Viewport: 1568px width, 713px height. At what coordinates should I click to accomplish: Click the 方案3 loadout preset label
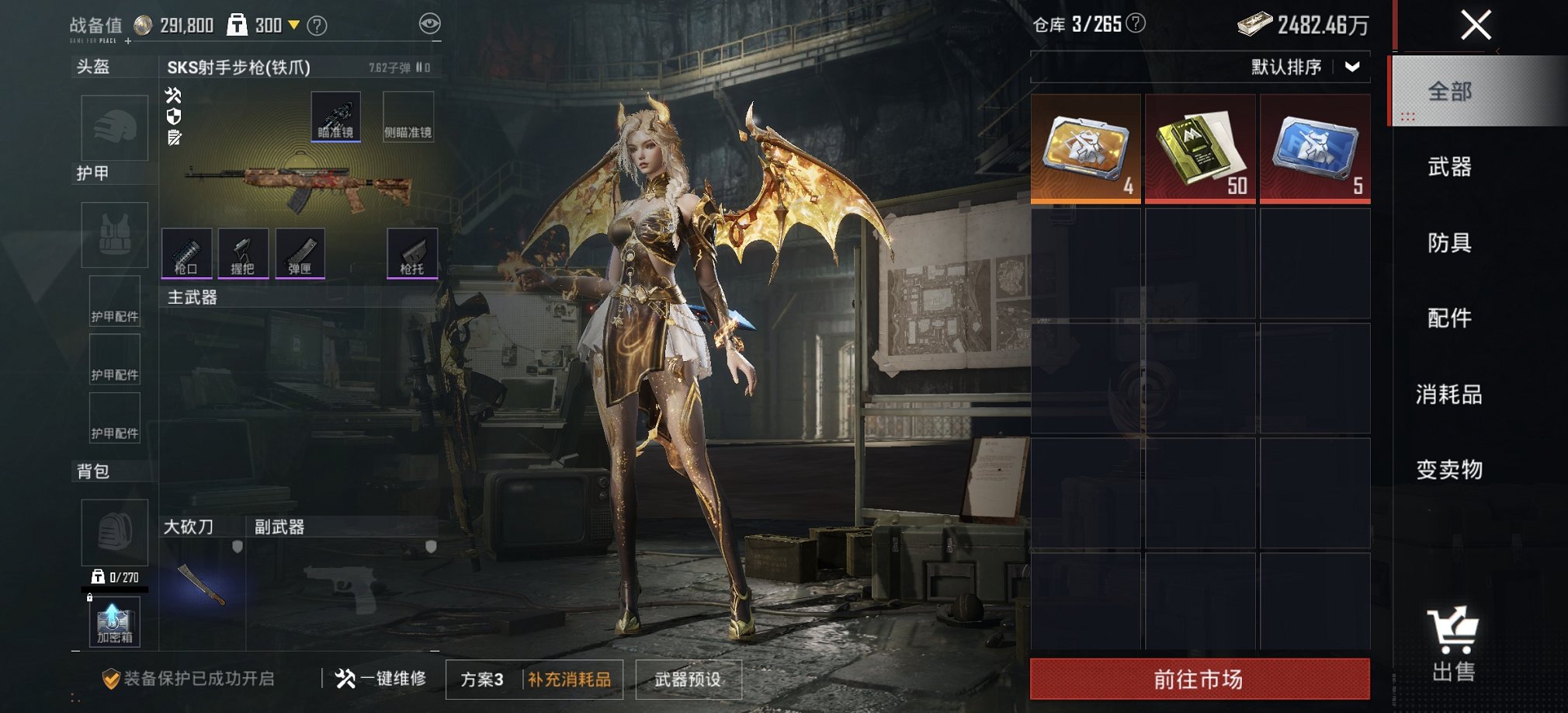pos(481,678)
